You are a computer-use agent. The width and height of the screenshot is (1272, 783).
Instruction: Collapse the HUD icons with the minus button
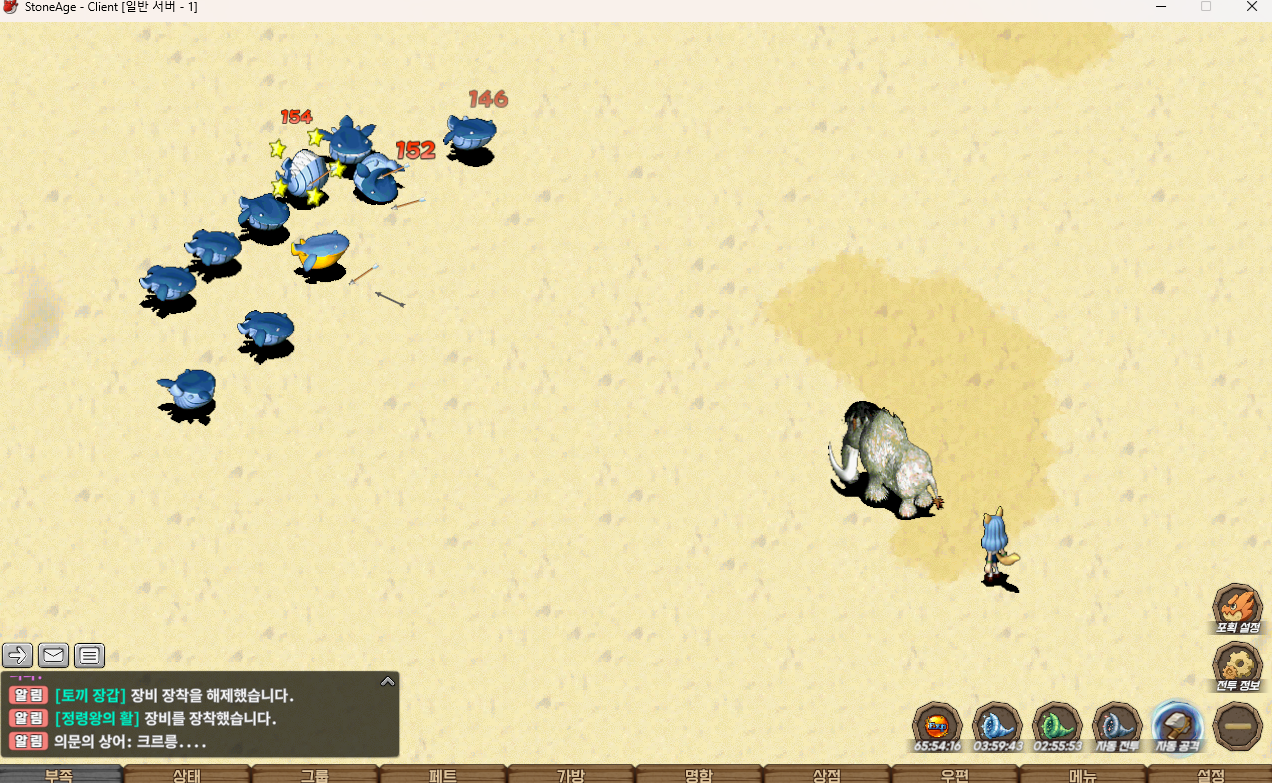(1237, 726)
